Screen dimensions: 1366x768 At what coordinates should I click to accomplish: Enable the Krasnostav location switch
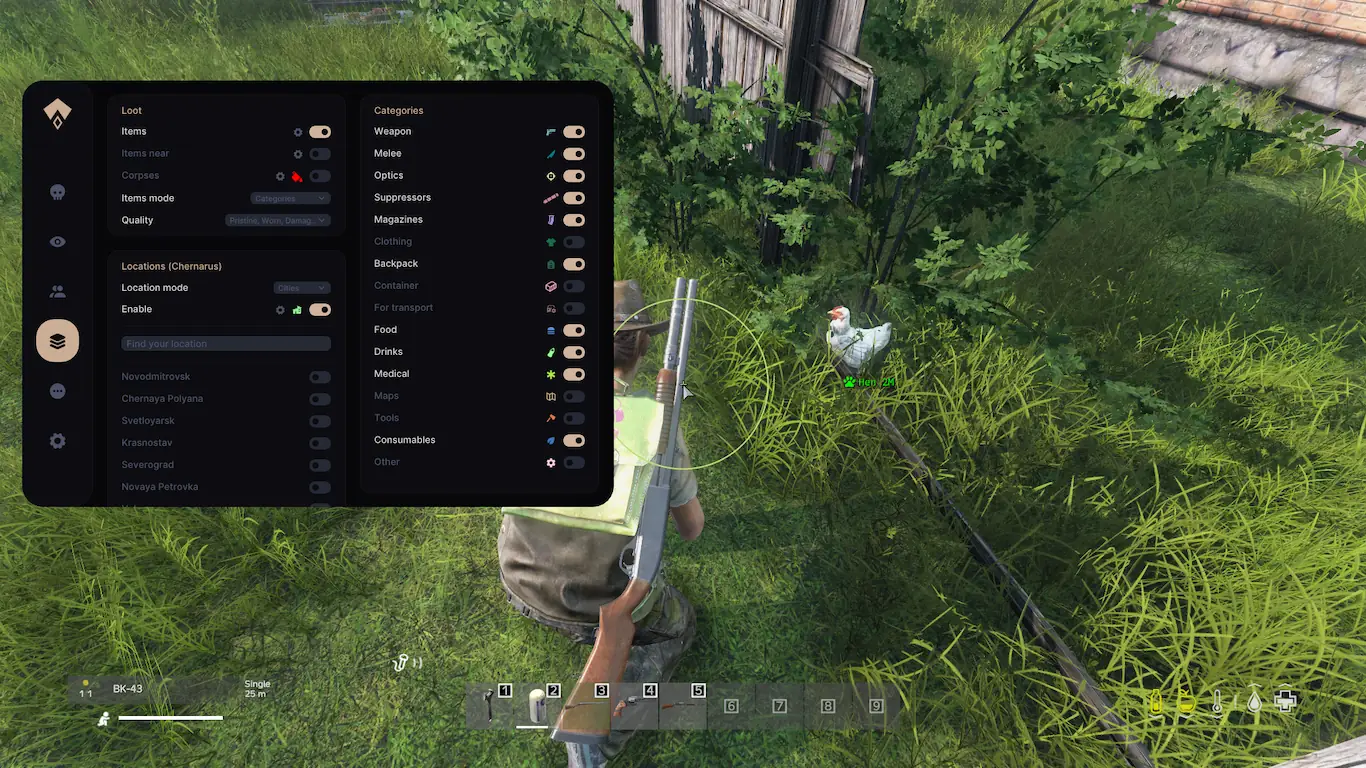pos(320,443)
